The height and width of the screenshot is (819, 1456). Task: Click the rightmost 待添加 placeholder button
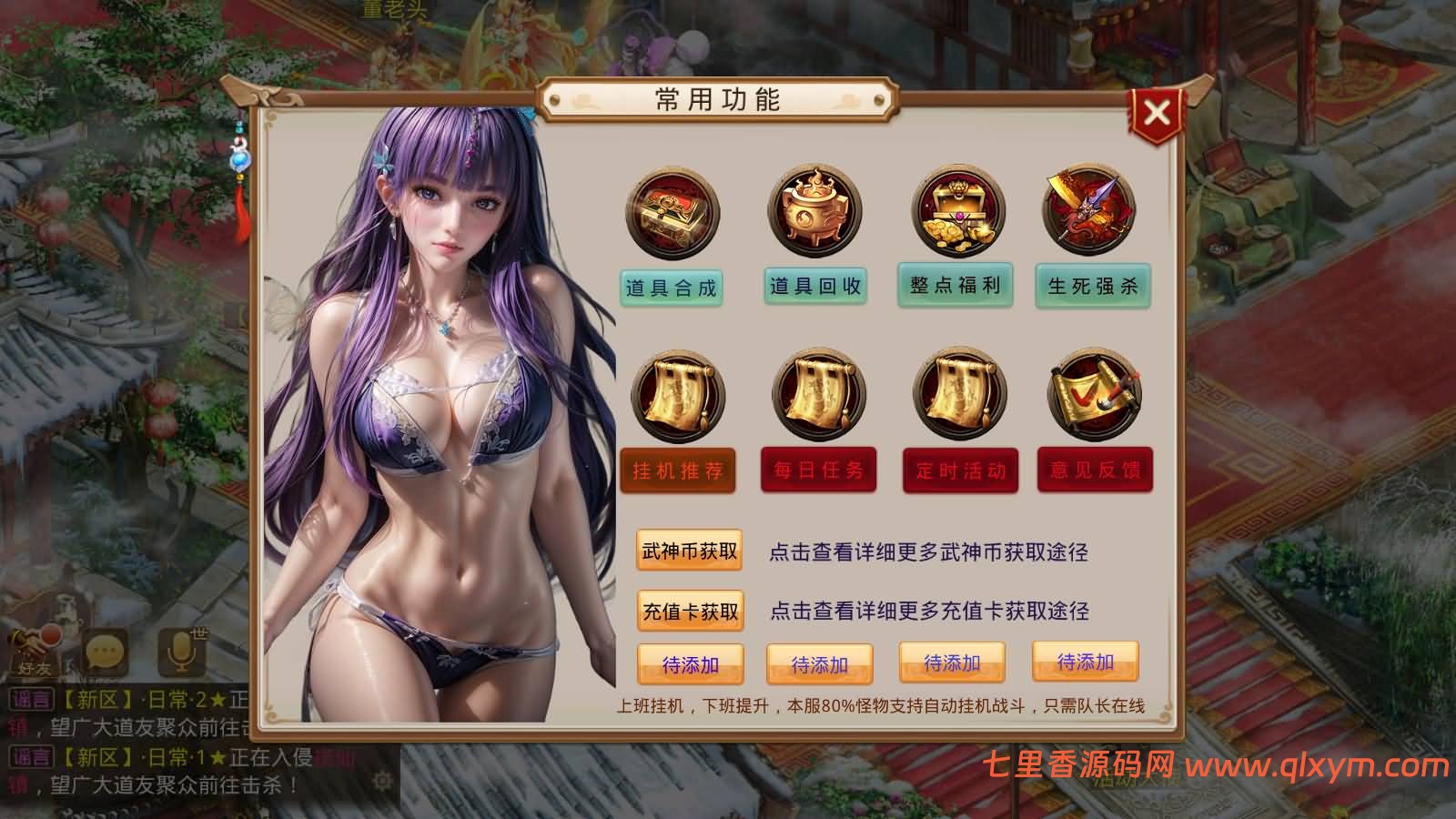coord(1086,665)
